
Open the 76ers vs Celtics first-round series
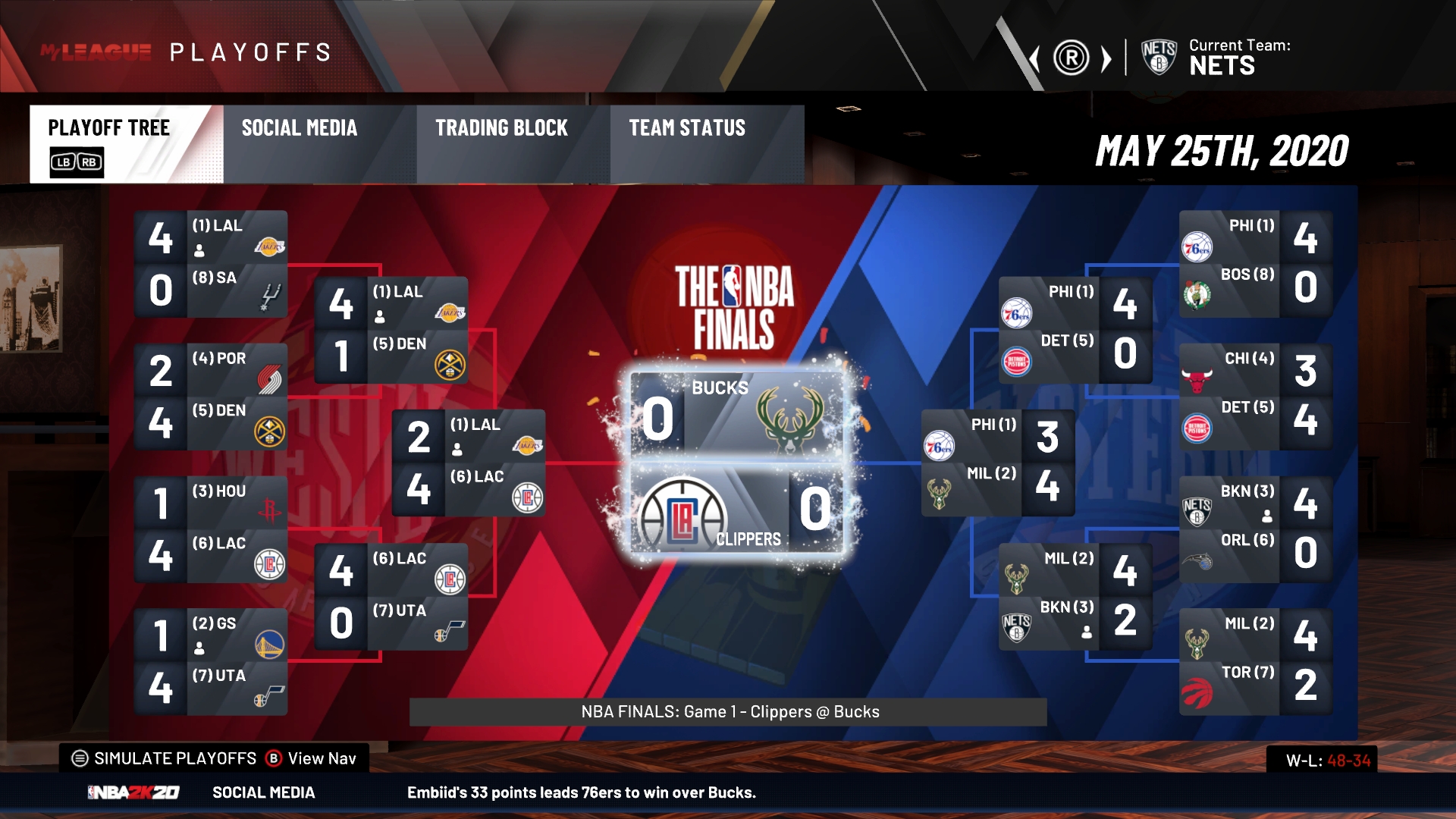tap(1255, 264)
